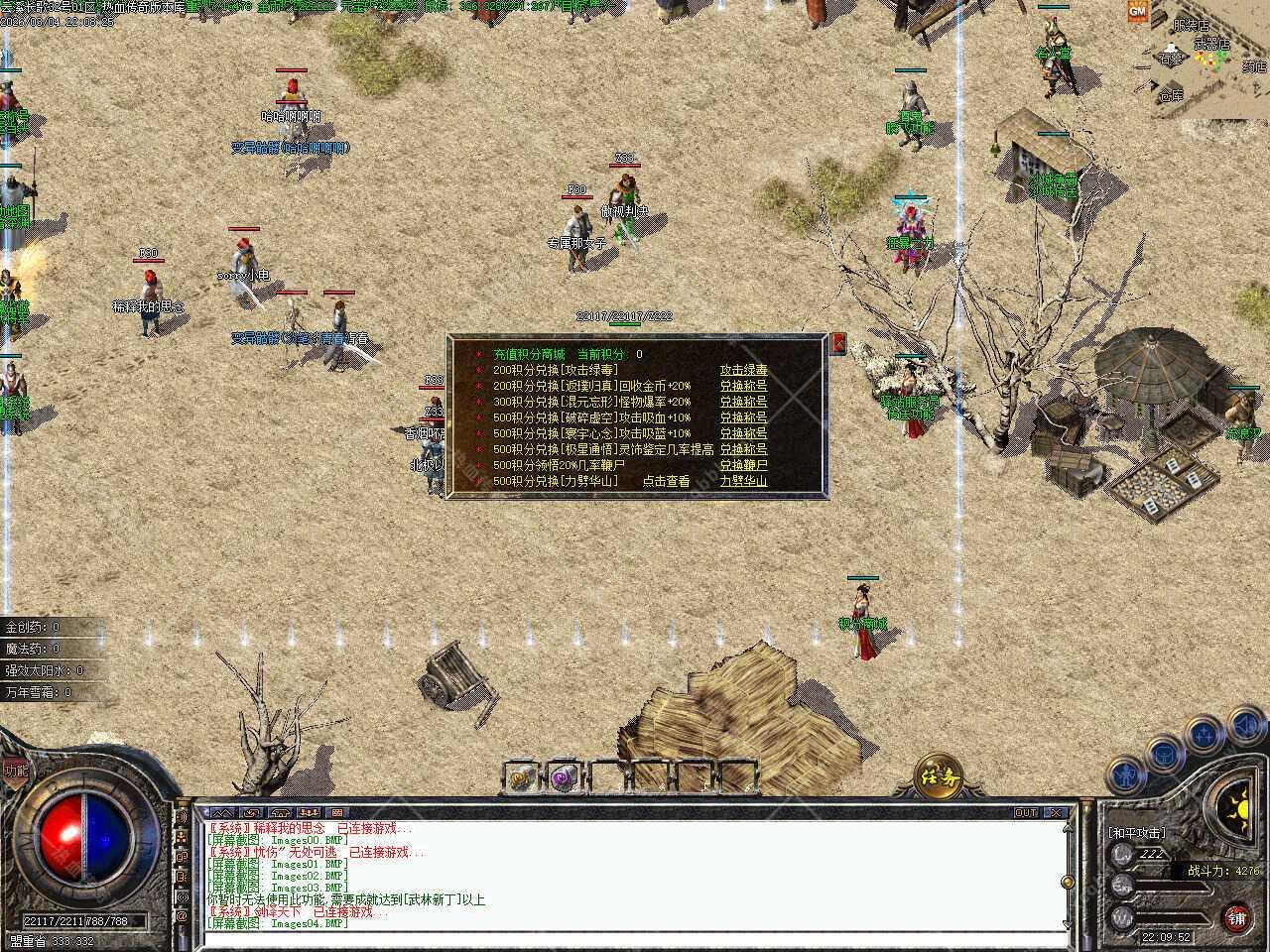Close the chat panel with X
The image size is (1270, 952).
[x=1056, y=812]
